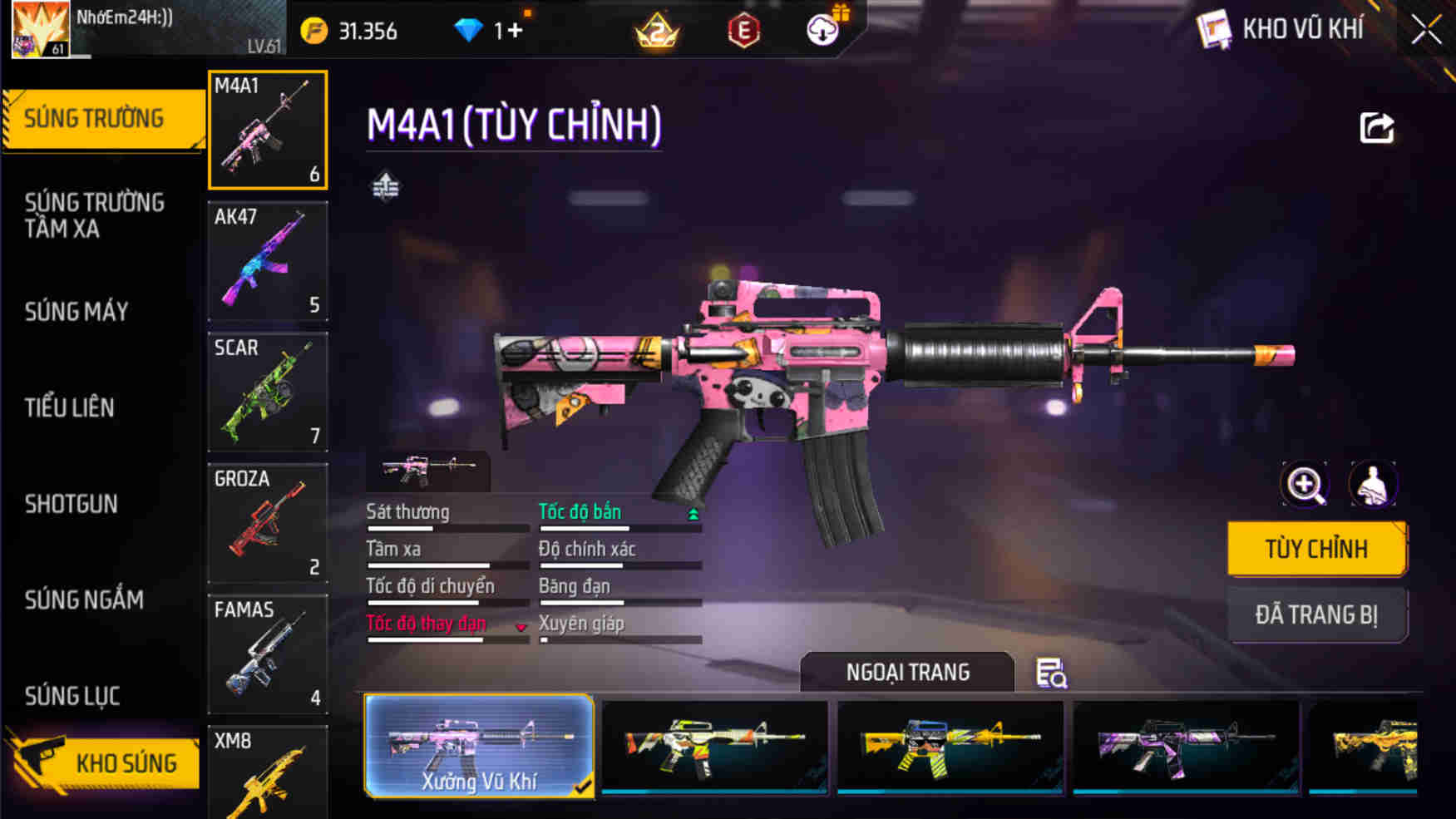The image size is (1456, 819).
Task: Open the rank crown badge icon
Action: [x=657, y=29]
